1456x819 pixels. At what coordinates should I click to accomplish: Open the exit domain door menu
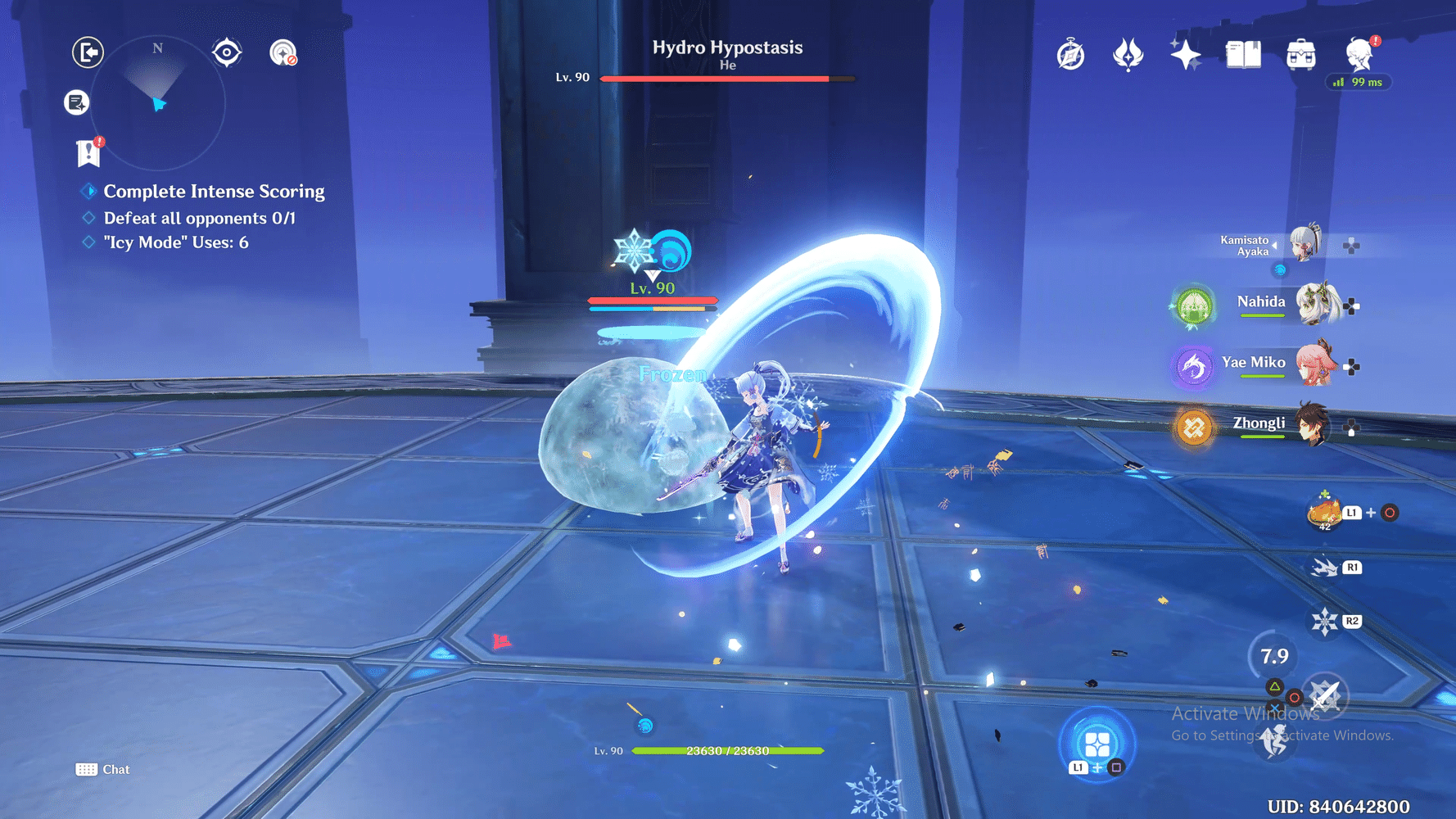[87, 52]
